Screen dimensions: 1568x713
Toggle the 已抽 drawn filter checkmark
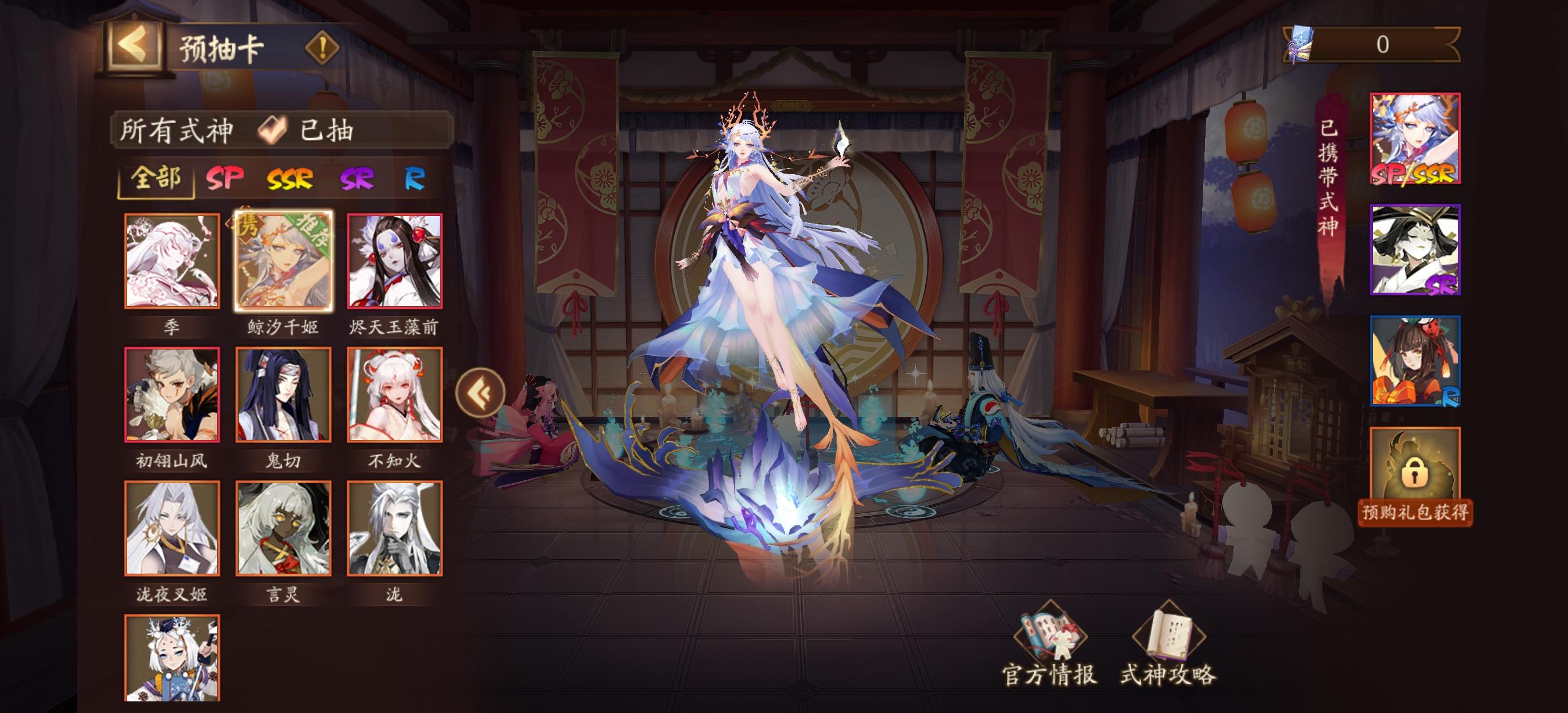coord(275,129)
